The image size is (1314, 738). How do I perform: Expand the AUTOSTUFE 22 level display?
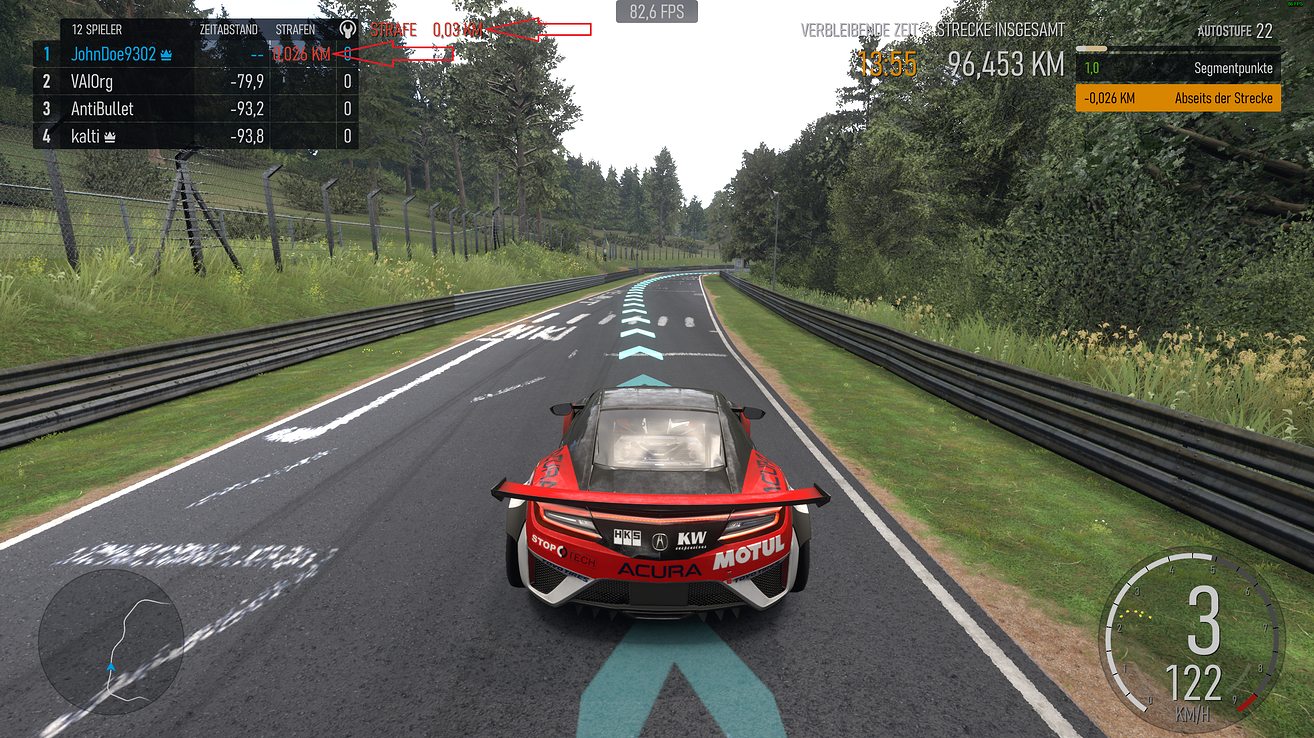click(1237, 31)
